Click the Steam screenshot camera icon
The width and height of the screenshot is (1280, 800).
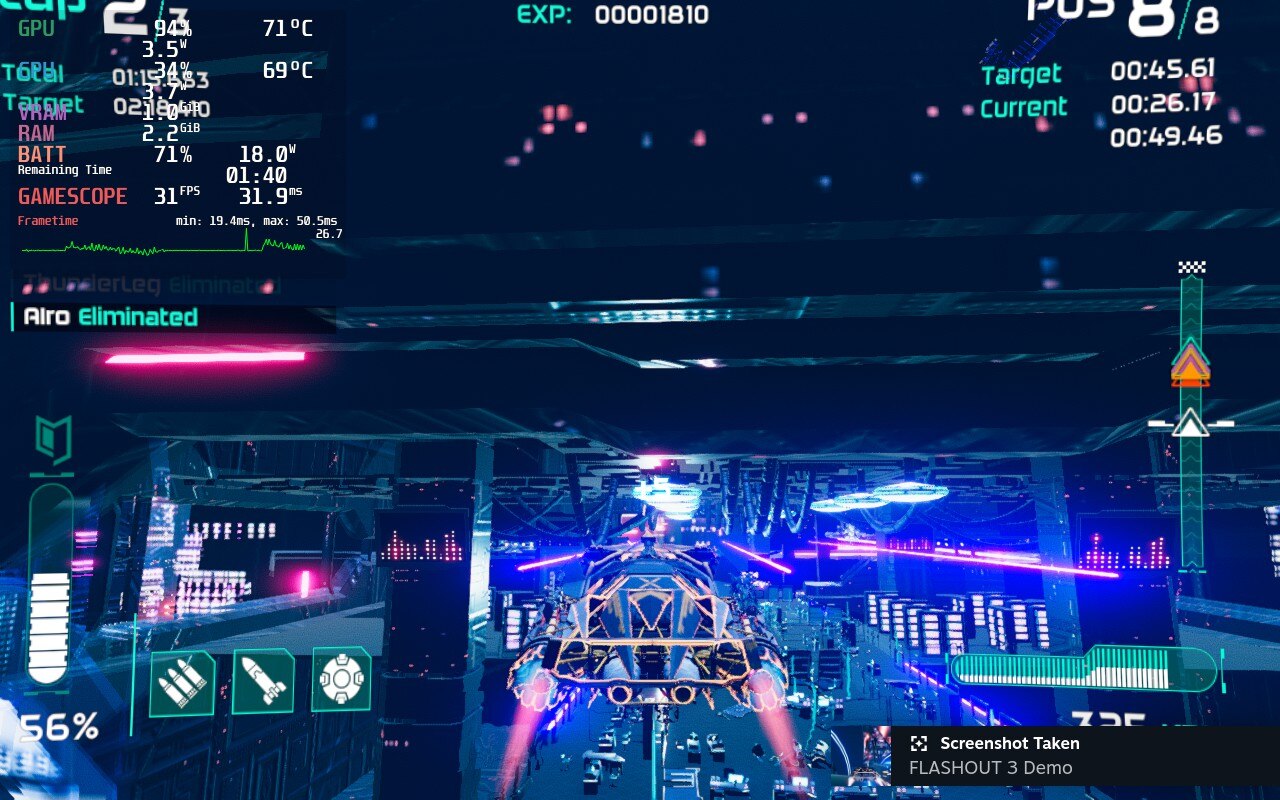918,743
